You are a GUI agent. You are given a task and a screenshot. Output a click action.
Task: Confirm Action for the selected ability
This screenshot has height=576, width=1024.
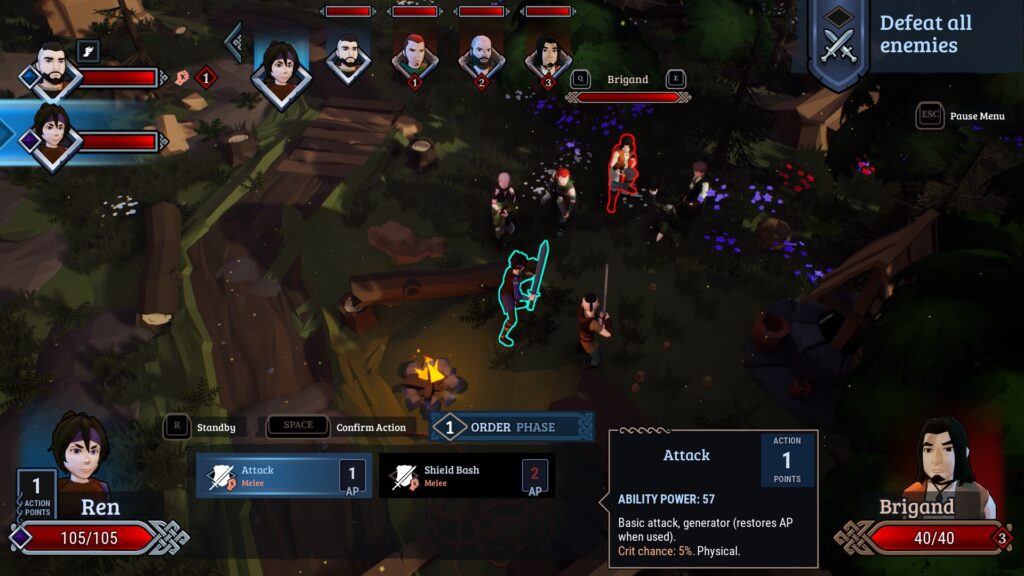tap(335, 427)
